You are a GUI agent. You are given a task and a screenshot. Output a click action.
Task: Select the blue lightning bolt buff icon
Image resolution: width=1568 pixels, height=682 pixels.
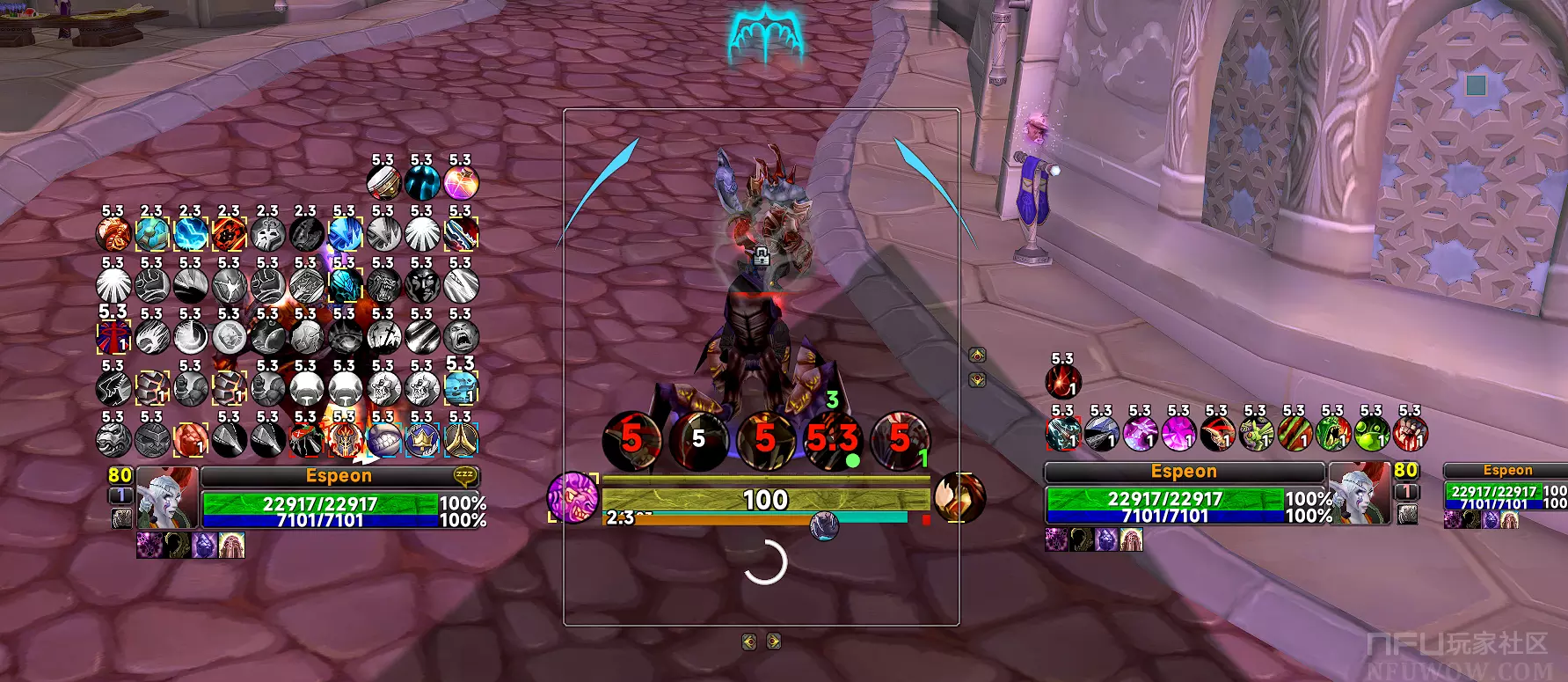[191, 234]
